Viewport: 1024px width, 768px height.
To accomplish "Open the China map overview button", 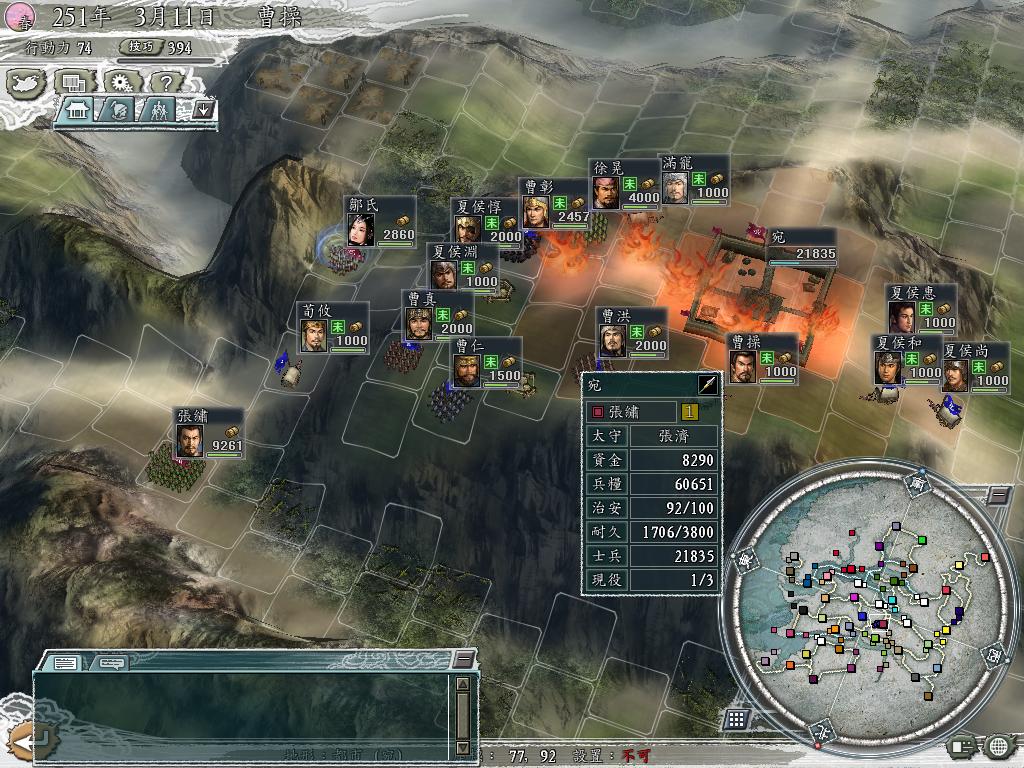I will 26,82.
